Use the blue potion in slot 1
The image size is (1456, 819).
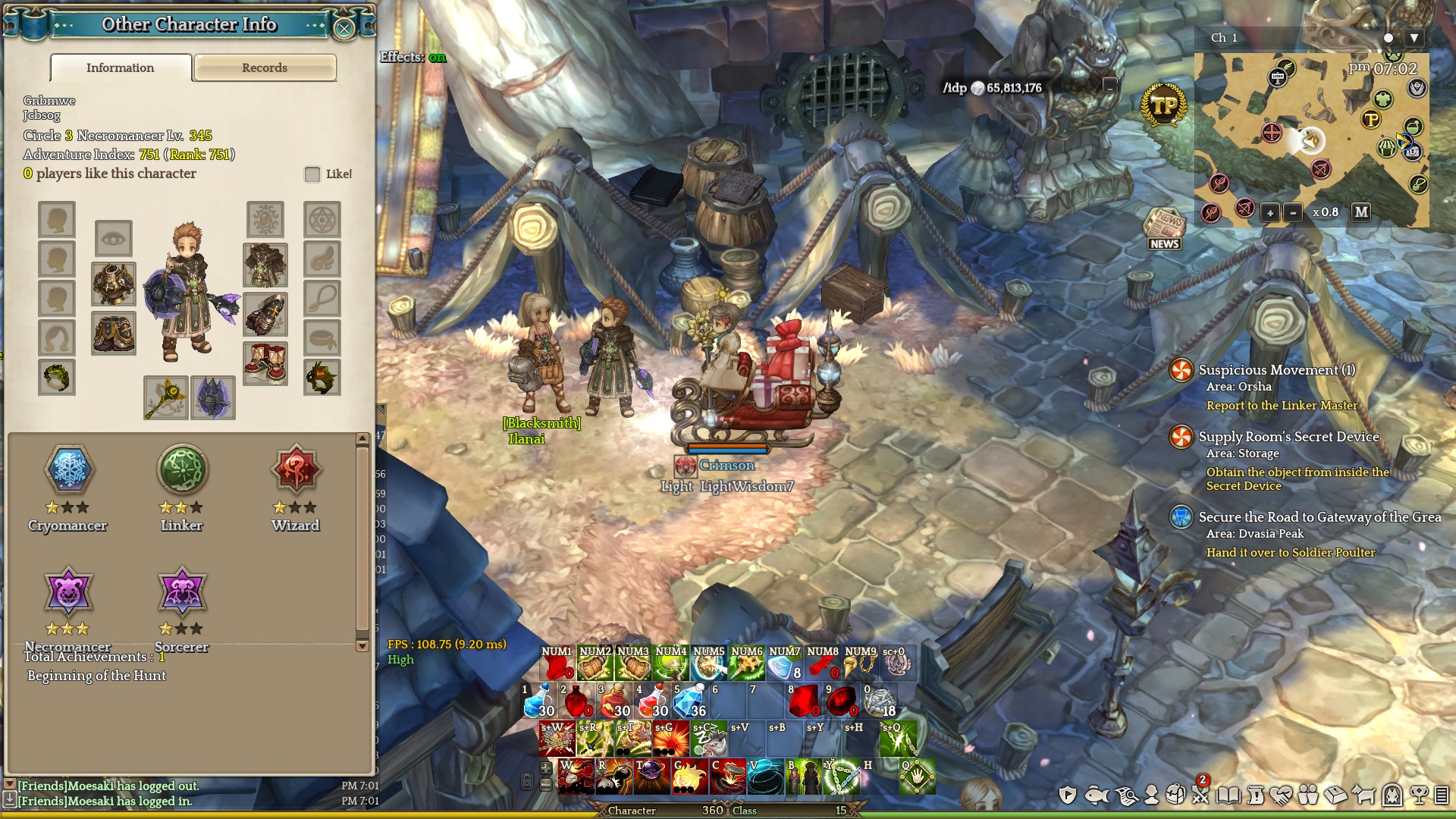coord(539,701)
